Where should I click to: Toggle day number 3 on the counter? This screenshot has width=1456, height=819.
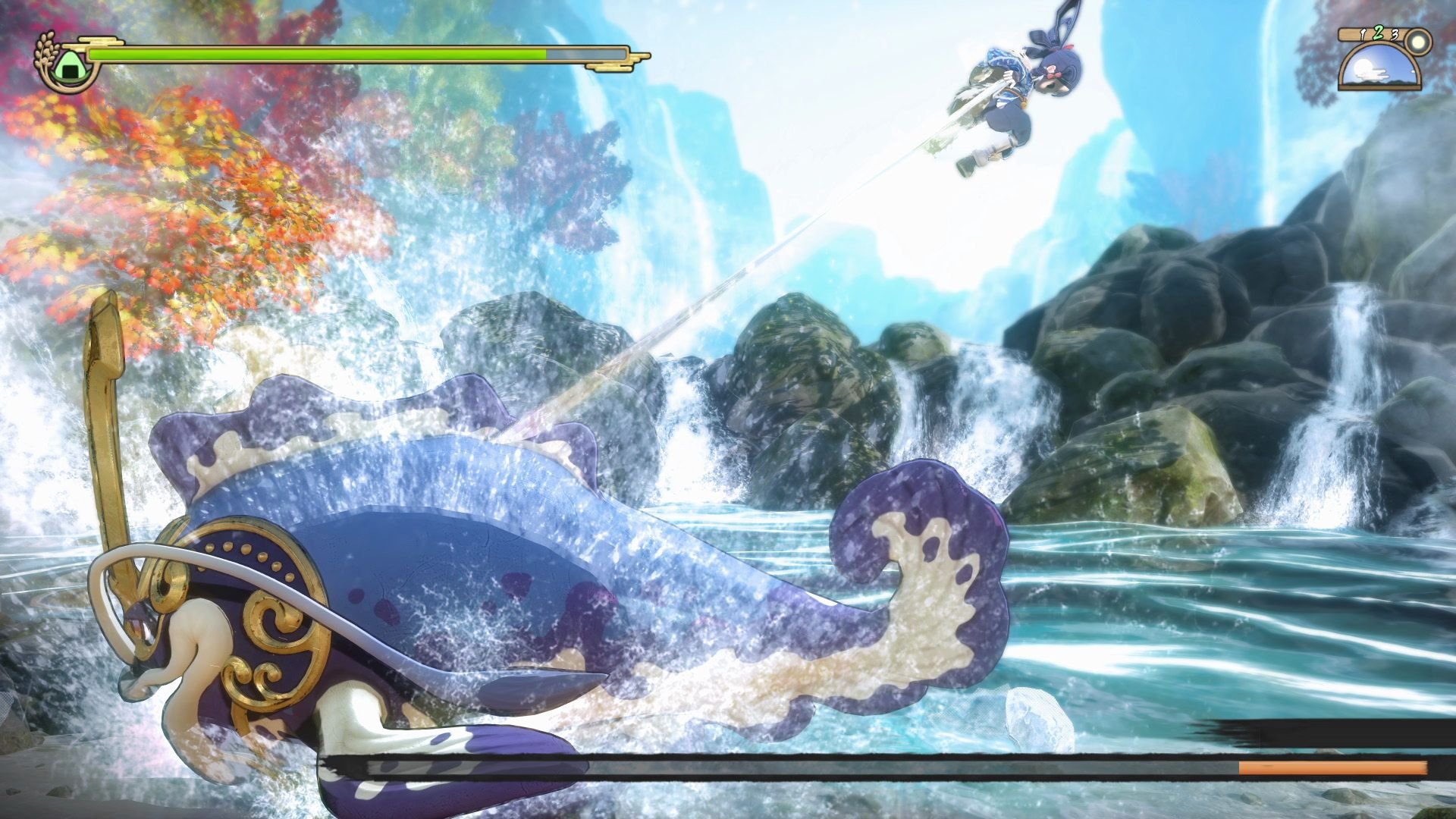[x=1395, y=36]
